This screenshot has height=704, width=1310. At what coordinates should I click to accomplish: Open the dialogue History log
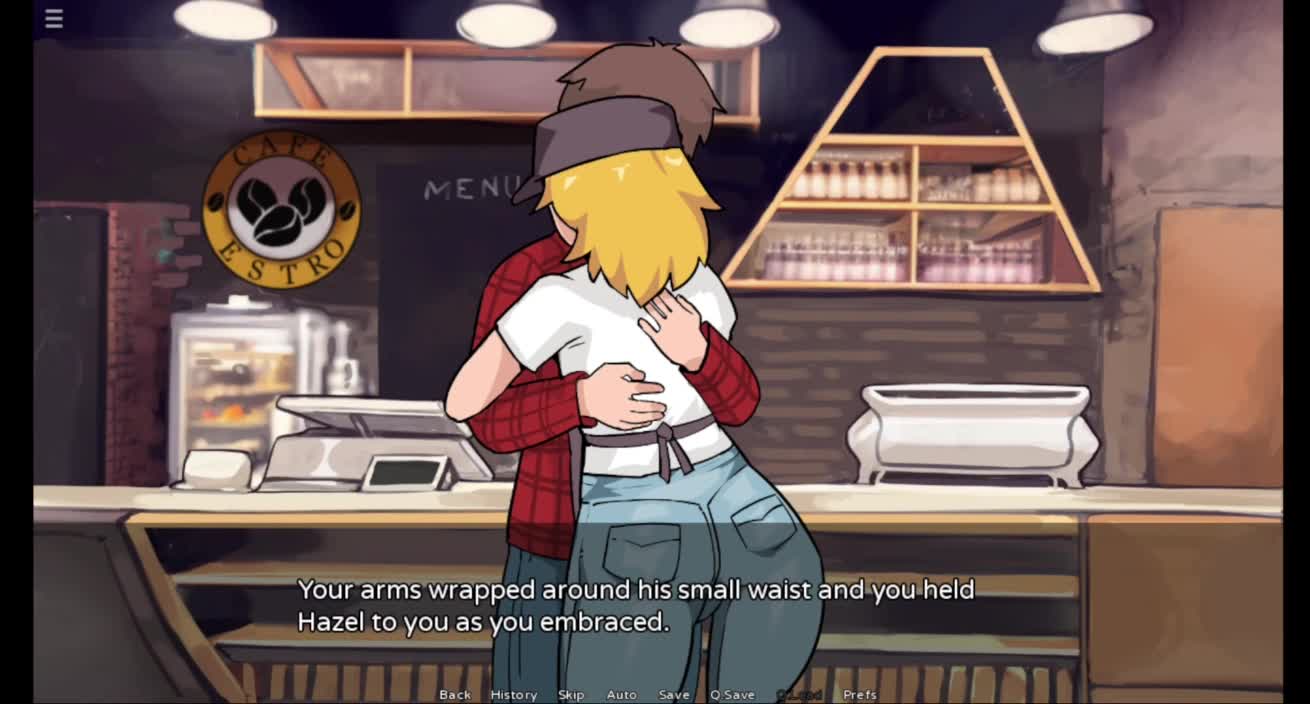click(513, 695)
